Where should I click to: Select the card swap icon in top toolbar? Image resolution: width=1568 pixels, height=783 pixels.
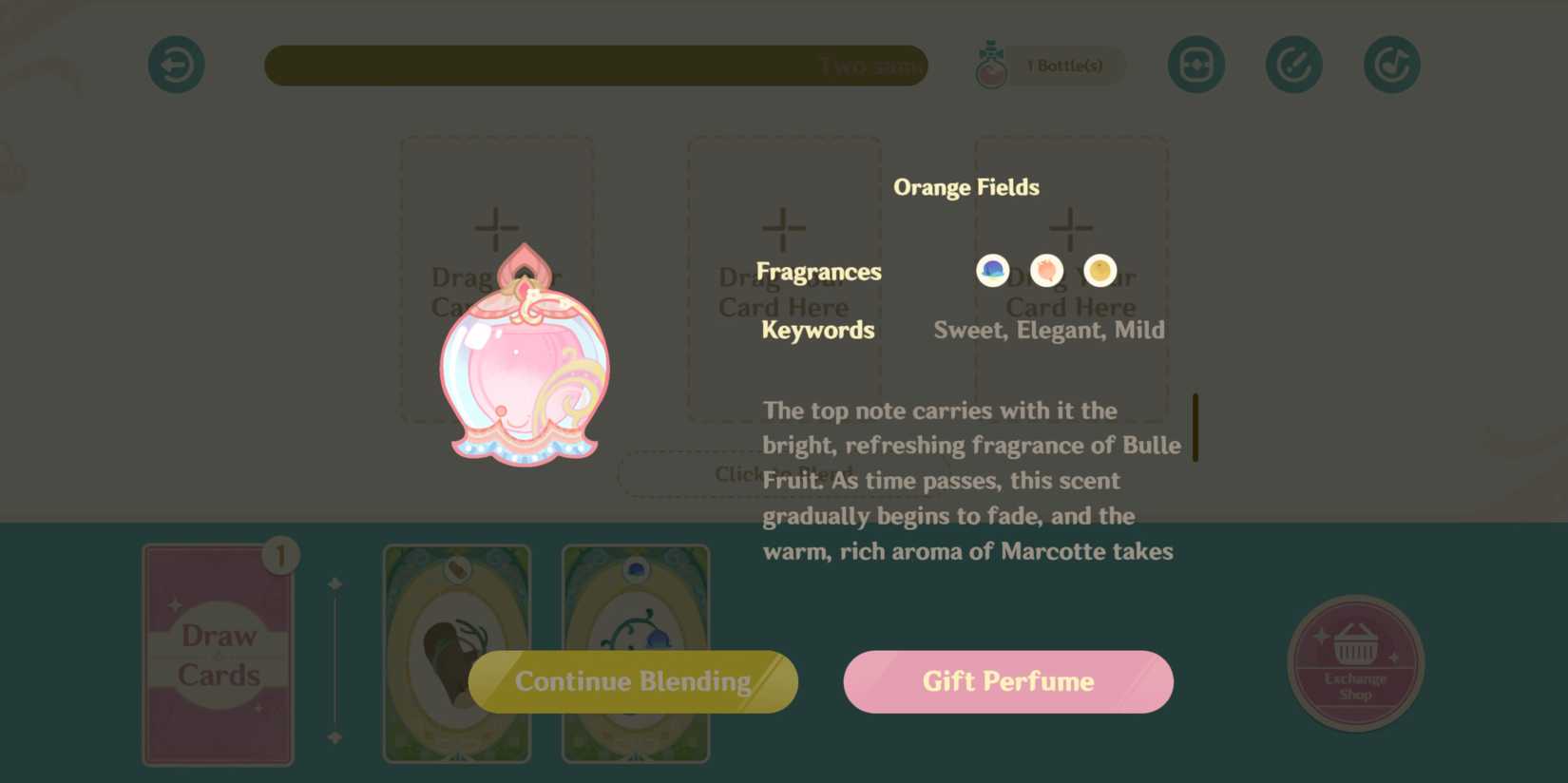coord(1195,64)
